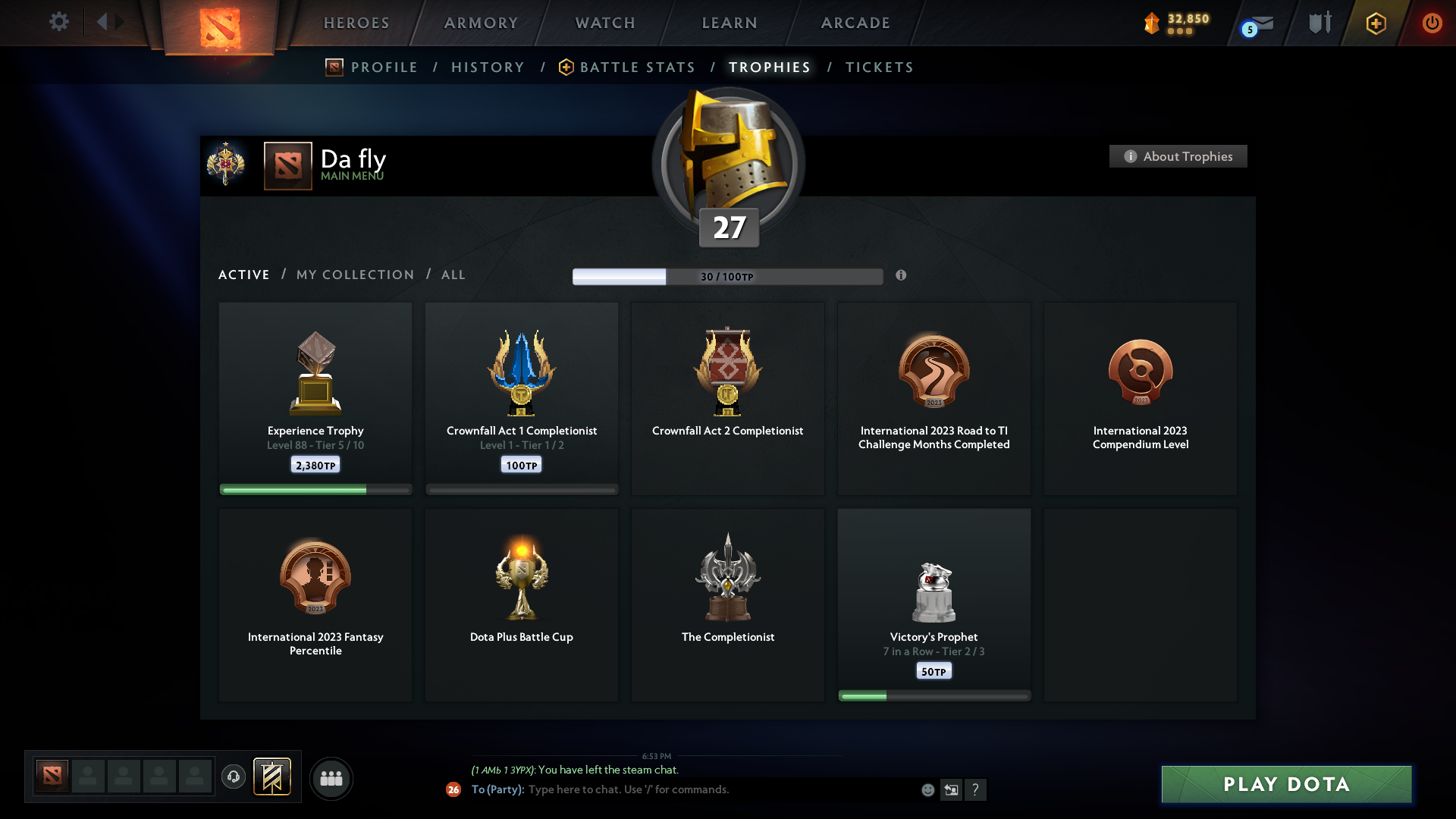Toggle the chat whisper mode icon
Viewport: 1456px width, 819px height.
click(952, 789)
